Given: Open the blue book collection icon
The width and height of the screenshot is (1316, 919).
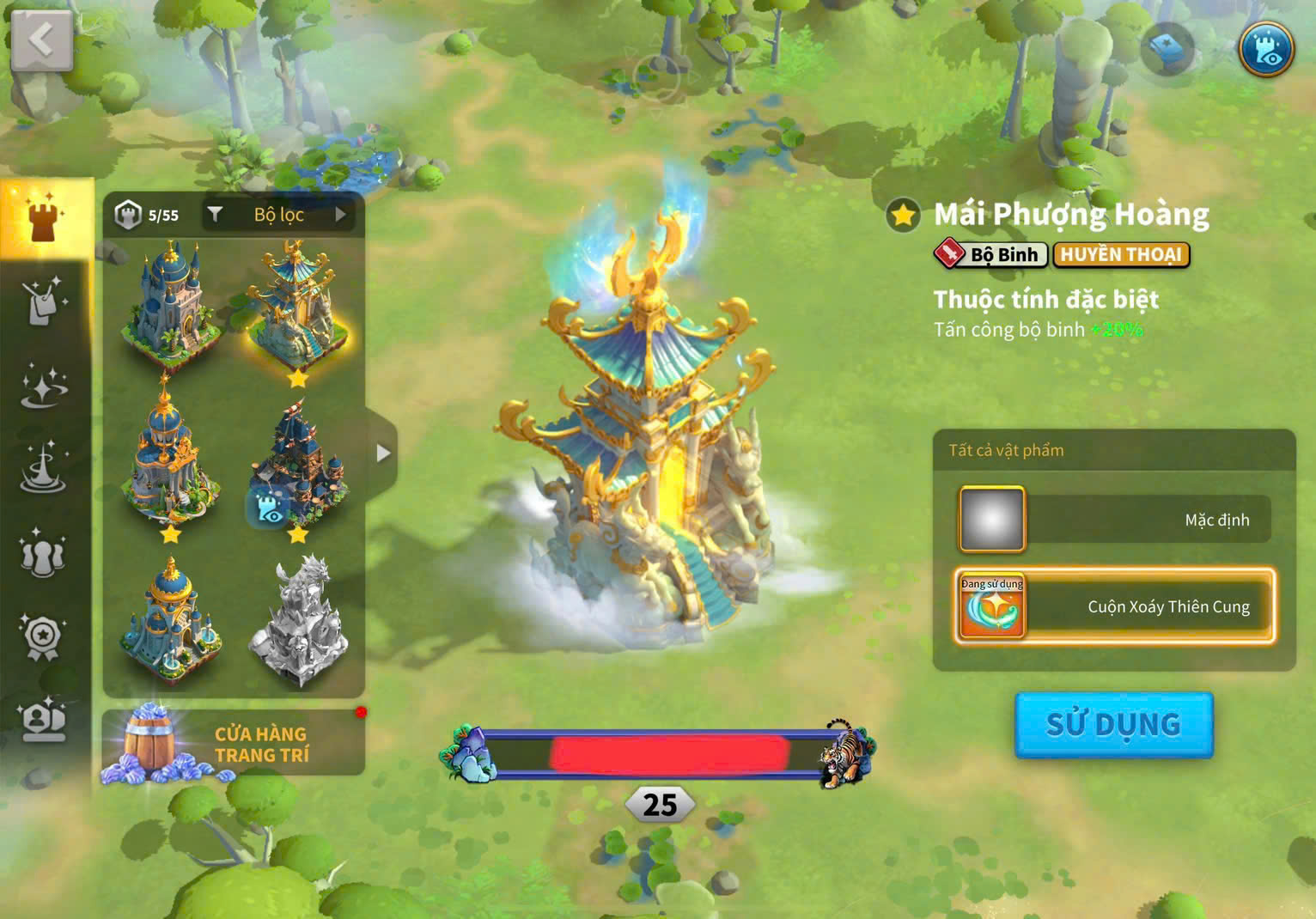Looking at the screenshot, I should [x=1167, y=48].
